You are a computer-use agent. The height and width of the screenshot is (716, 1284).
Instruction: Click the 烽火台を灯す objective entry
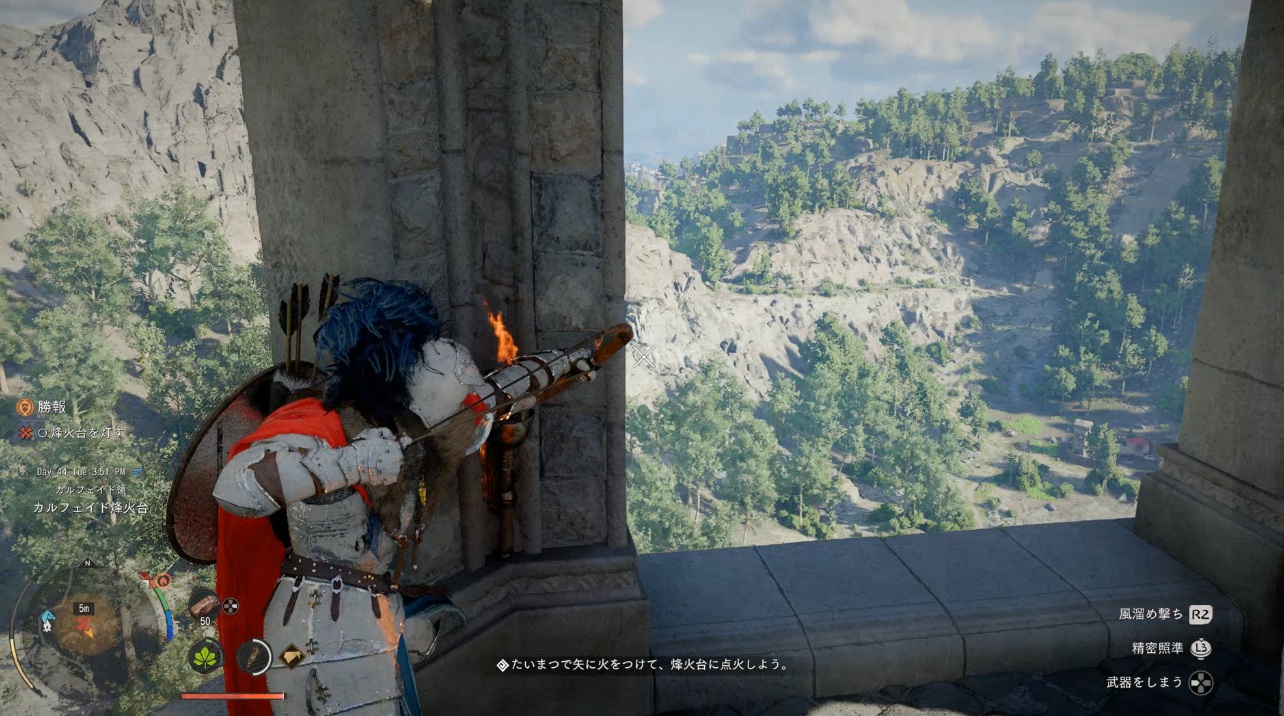point(81,432)
